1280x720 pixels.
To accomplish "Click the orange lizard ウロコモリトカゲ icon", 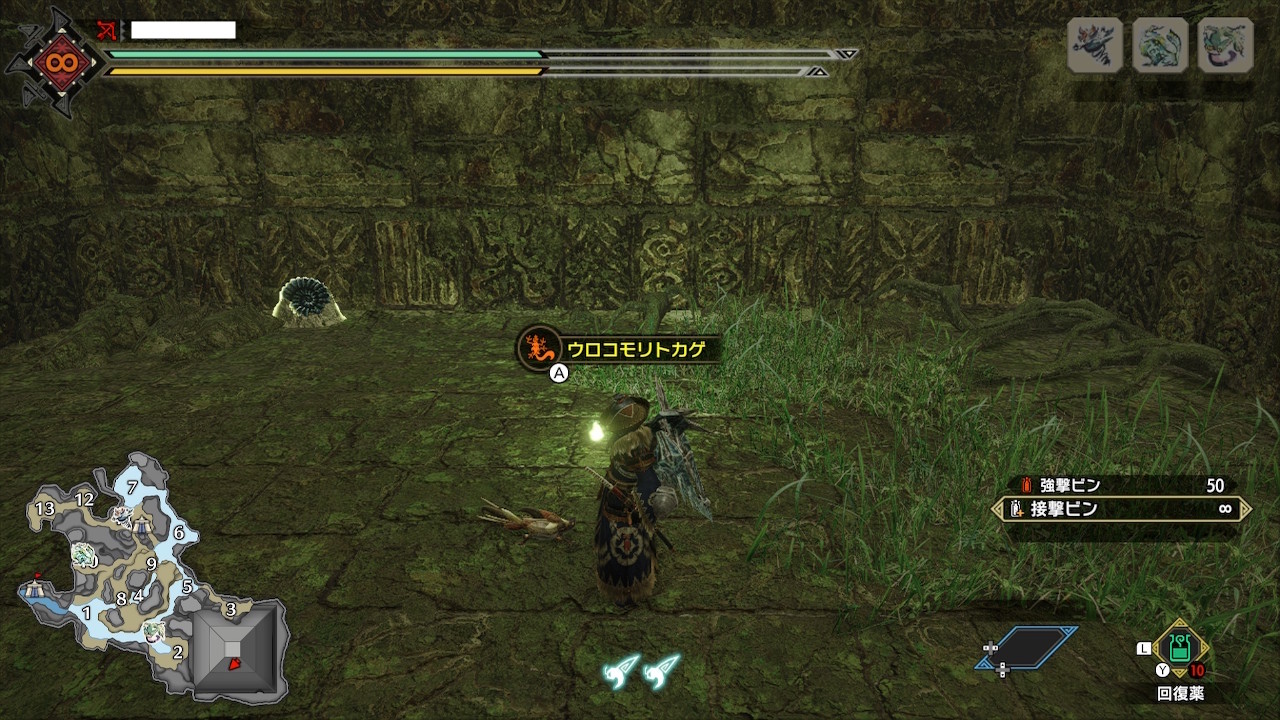I will [537, 348].
